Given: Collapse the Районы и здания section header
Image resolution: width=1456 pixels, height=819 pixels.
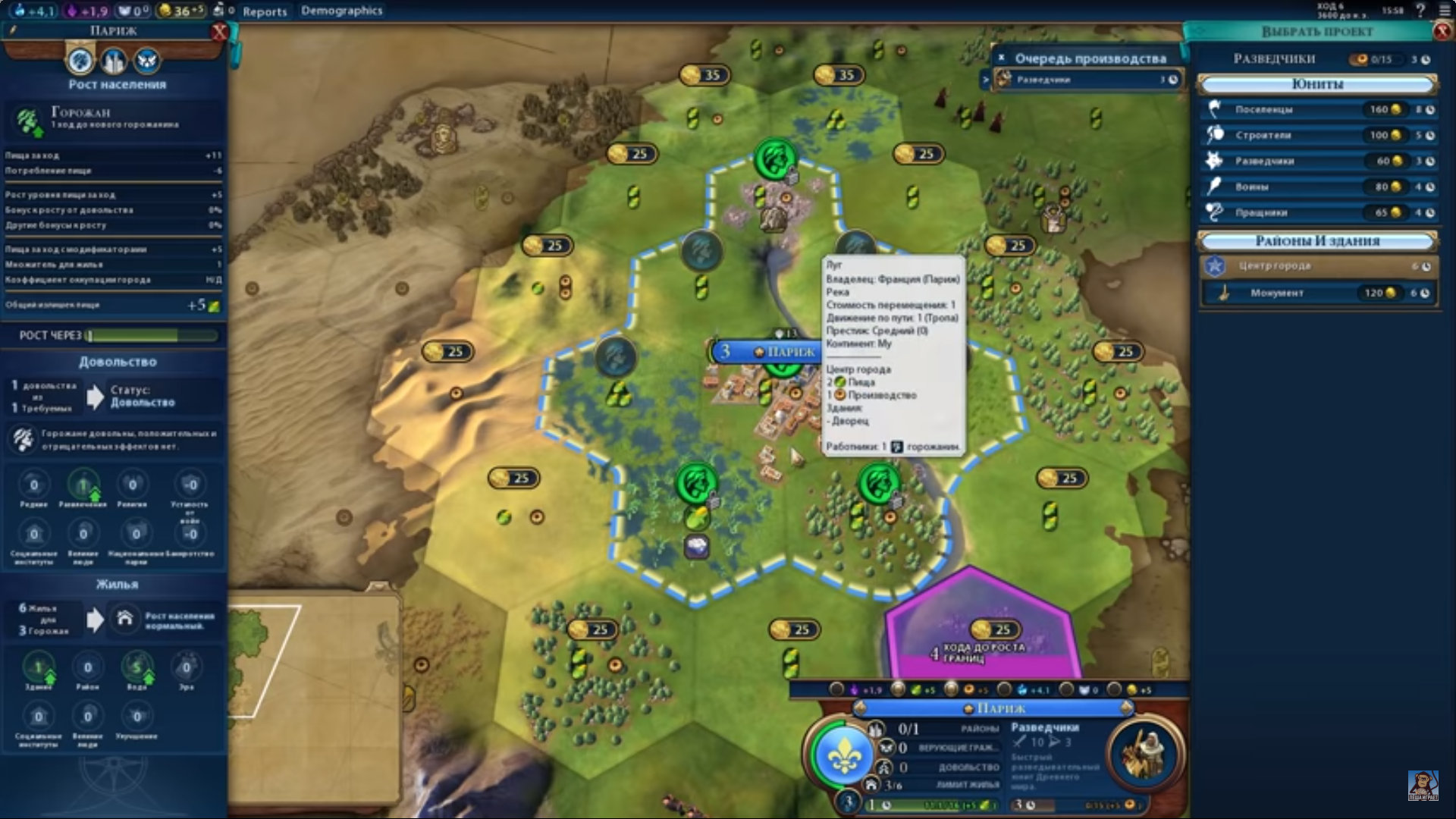Looking at the screenshot, I should click(x=1317, y=241).
